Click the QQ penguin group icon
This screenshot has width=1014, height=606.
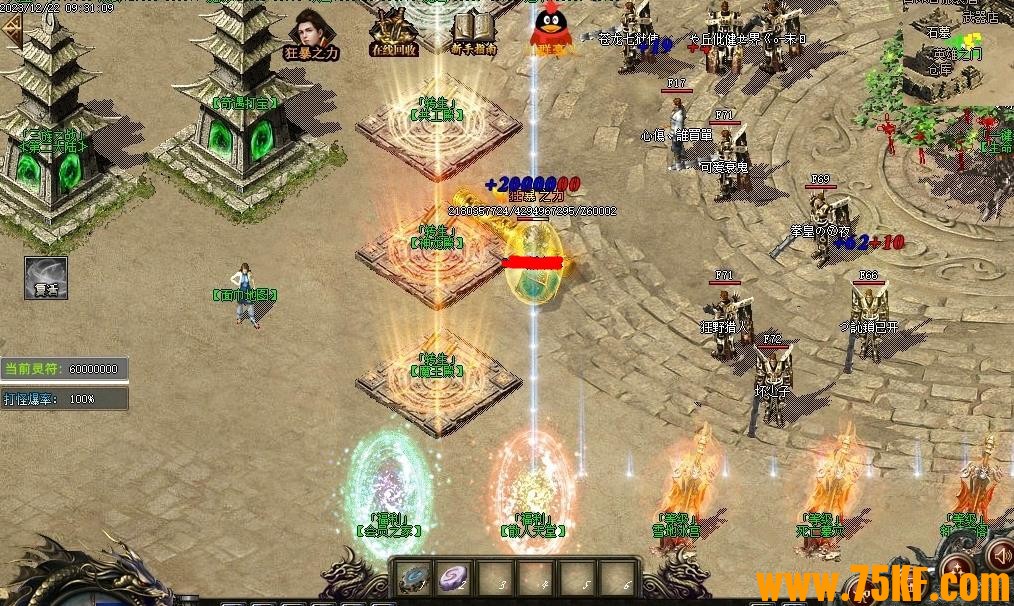point(551,30)
